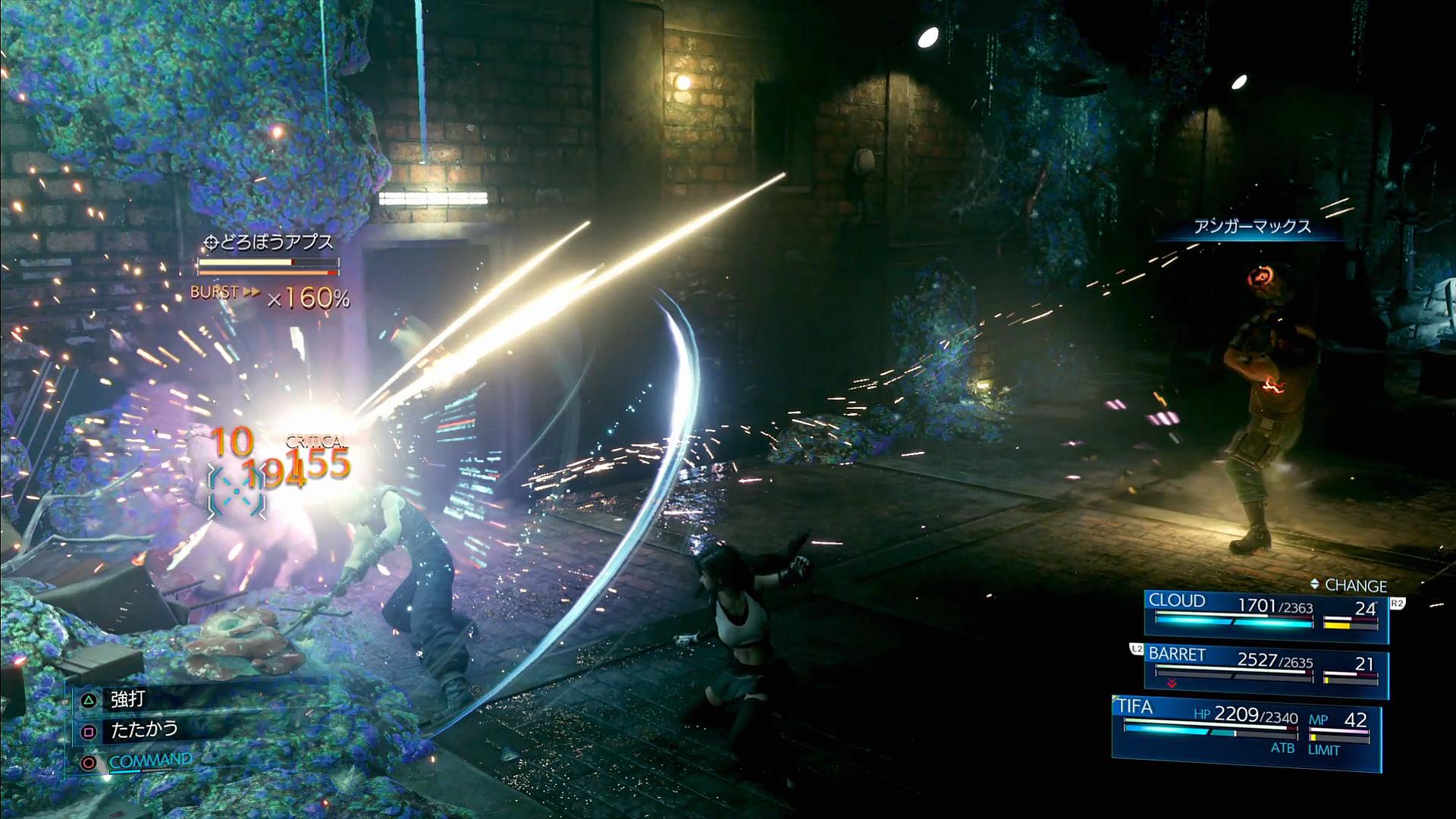This screenshot has height=819, width=1456.
Task: Choose the たたかう attack command
Action: 144,730
